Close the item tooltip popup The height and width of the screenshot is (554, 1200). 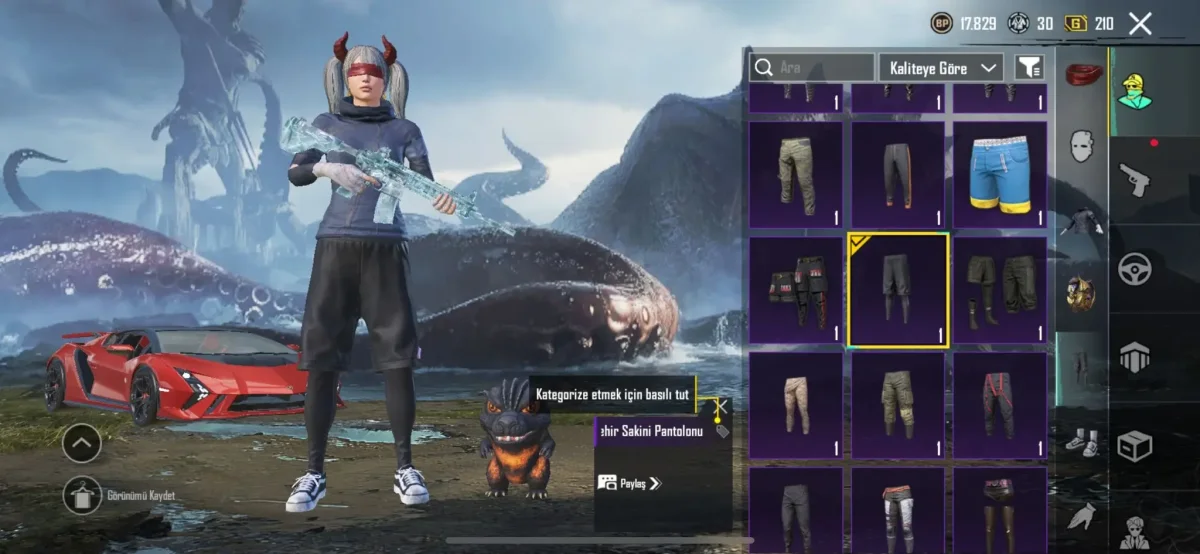(x=718, y=407)
